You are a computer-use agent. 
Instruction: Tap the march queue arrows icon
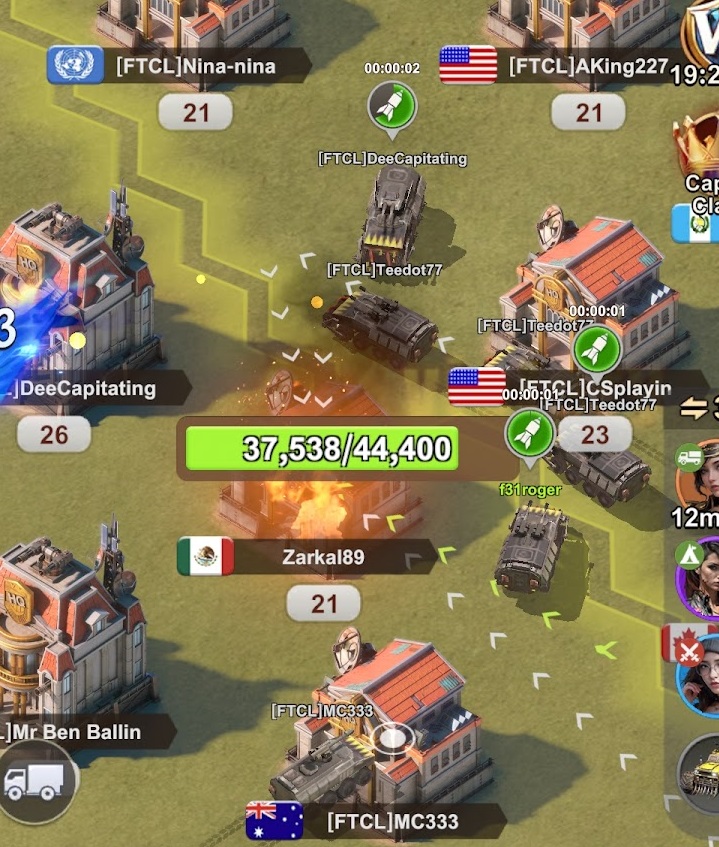coord(696,408)
